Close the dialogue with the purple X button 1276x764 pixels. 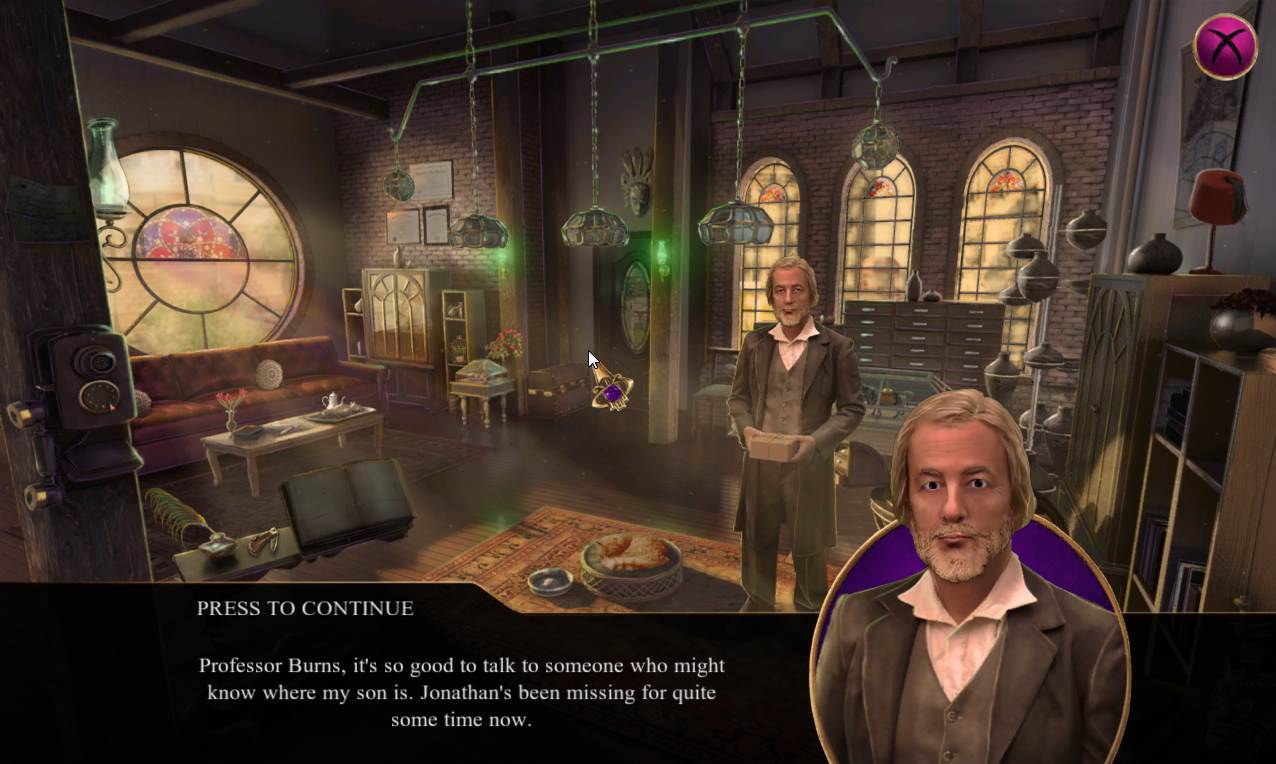(x=1225, y=46)
